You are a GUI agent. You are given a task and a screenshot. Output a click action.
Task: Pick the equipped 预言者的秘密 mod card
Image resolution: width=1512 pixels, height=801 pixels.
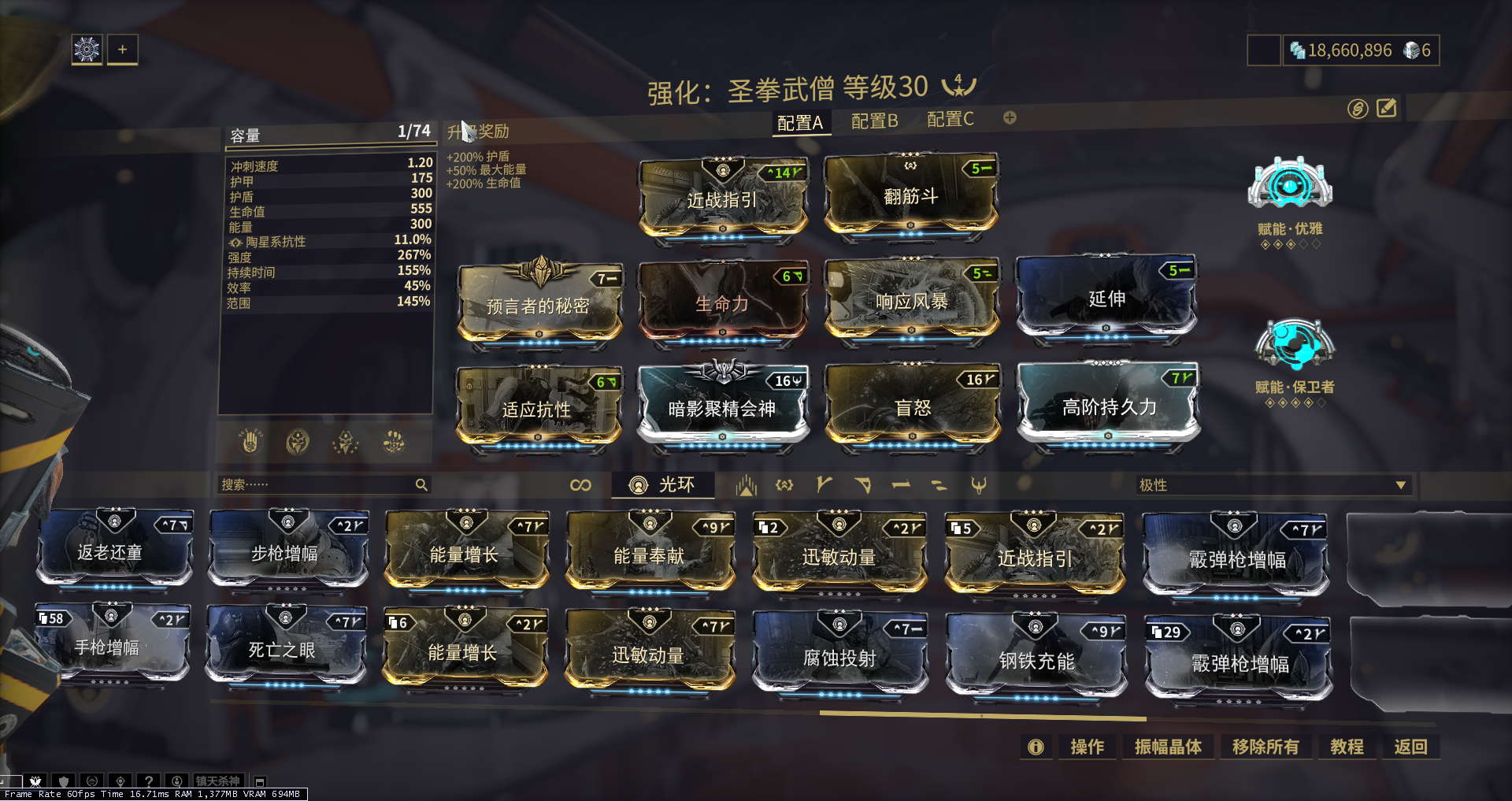tap(539, 306)
